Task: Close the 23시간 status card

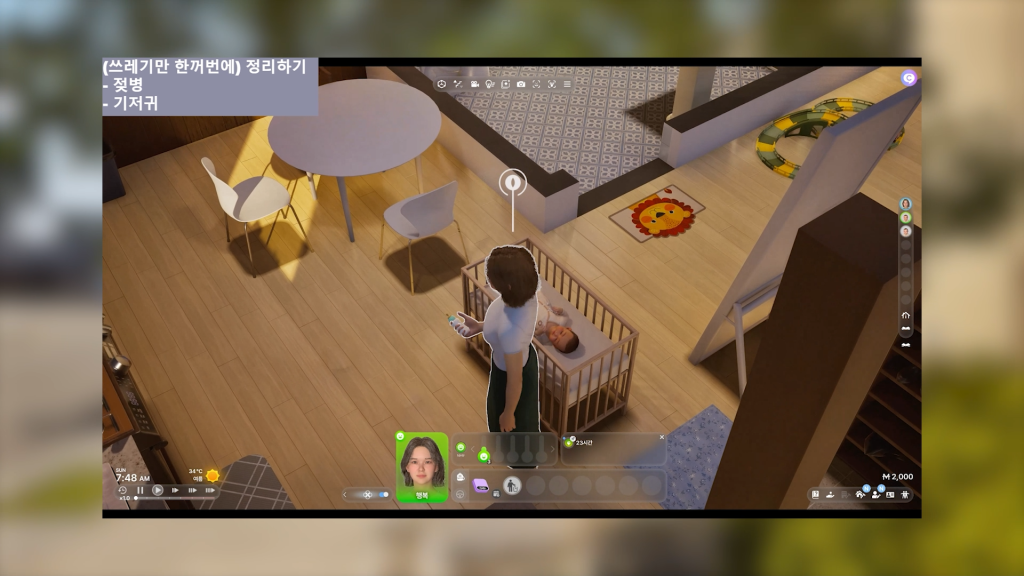Action: (x=661, y=437)
